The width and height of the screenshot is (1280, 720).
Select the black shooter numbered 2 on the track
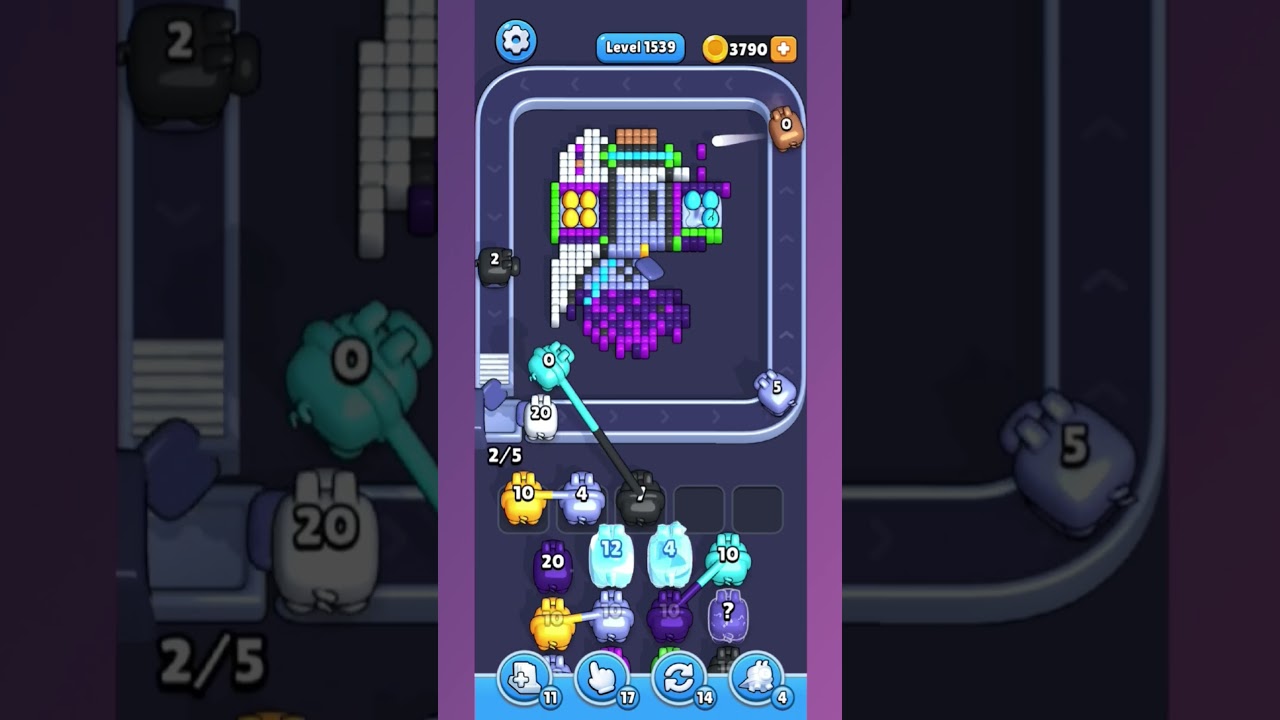tap(495, 267)
